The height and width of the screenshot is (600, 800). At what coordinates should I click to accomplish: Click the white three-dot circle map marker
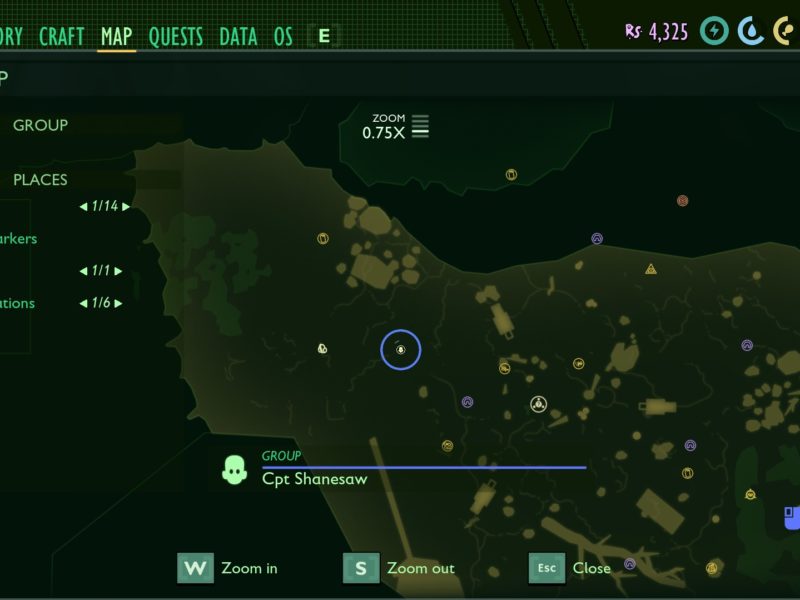pos(539,404)
